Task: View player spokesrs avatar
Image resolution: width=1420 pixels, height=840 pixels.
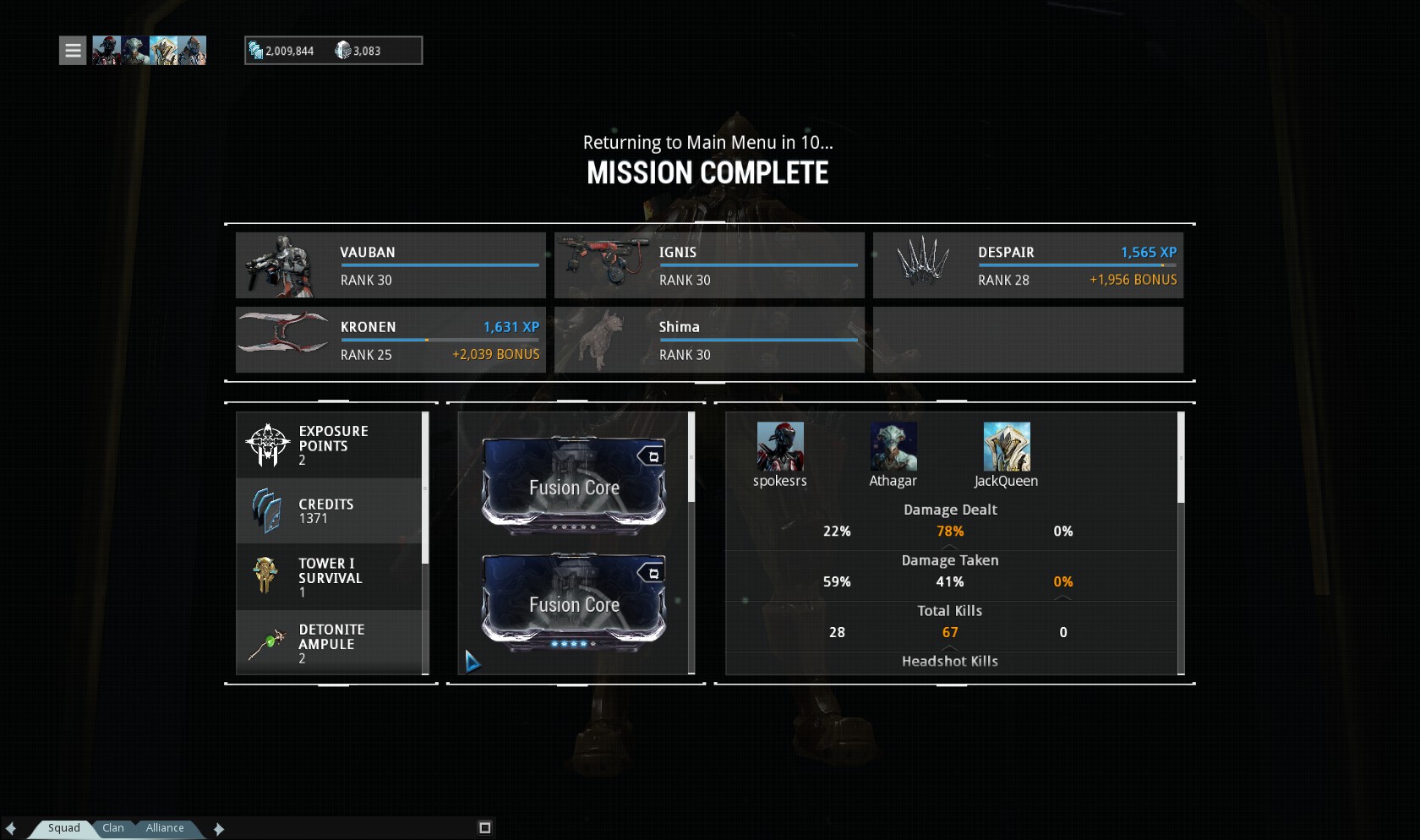Action: pos(779,447)
